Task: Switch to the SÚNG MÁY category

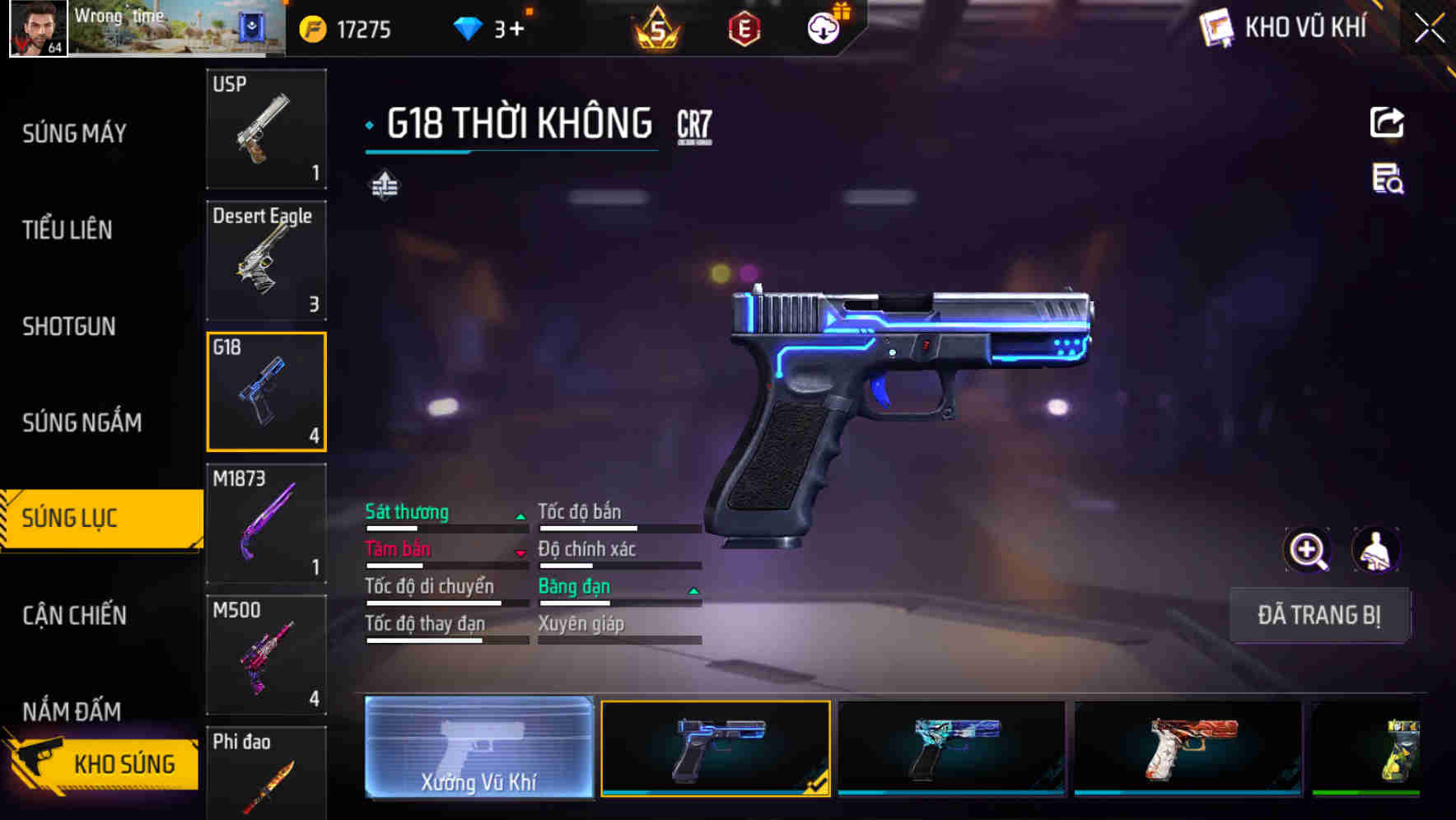Action: 74,133
